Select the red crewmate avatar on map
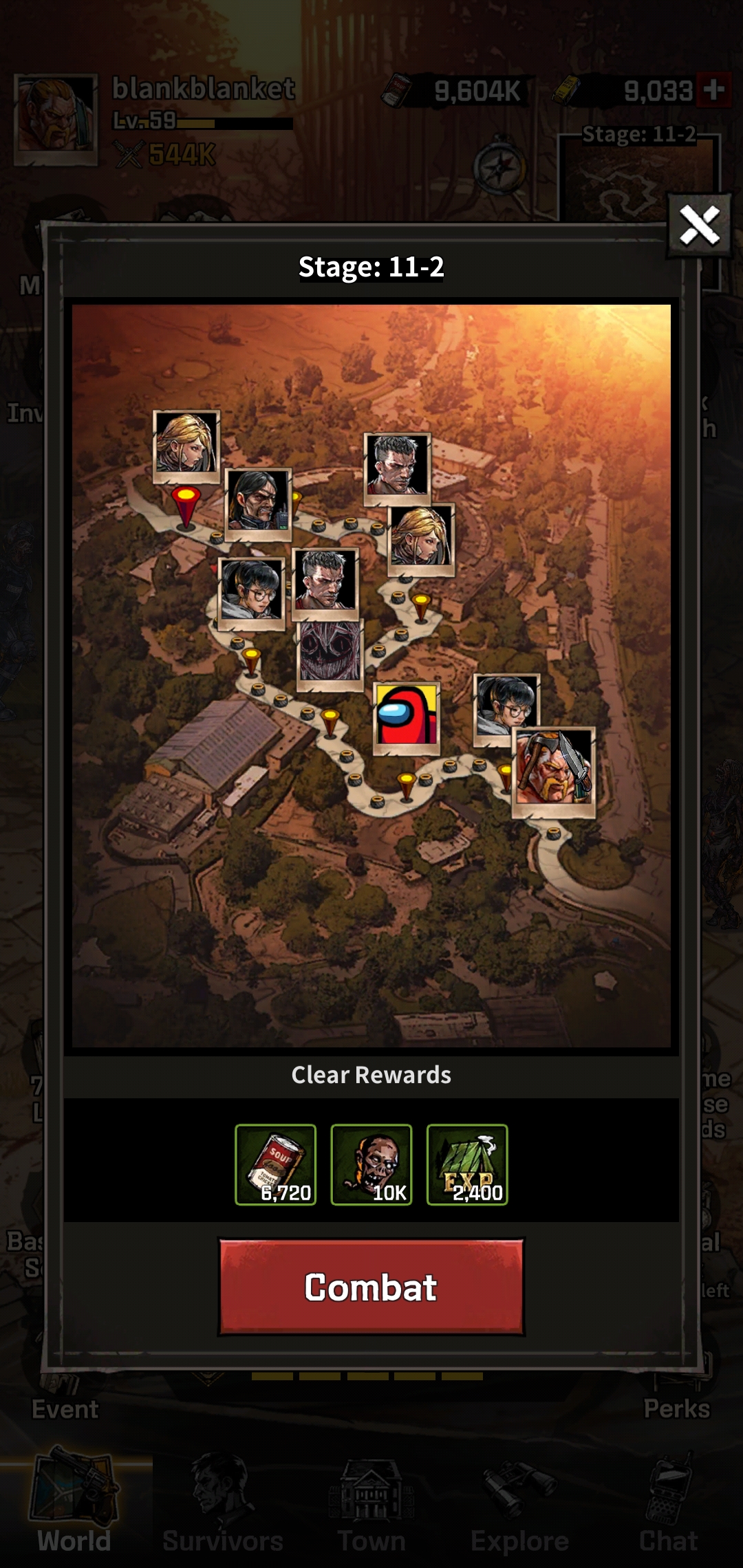The width and height of the screenshot is (743, 1568). point(407,717)
